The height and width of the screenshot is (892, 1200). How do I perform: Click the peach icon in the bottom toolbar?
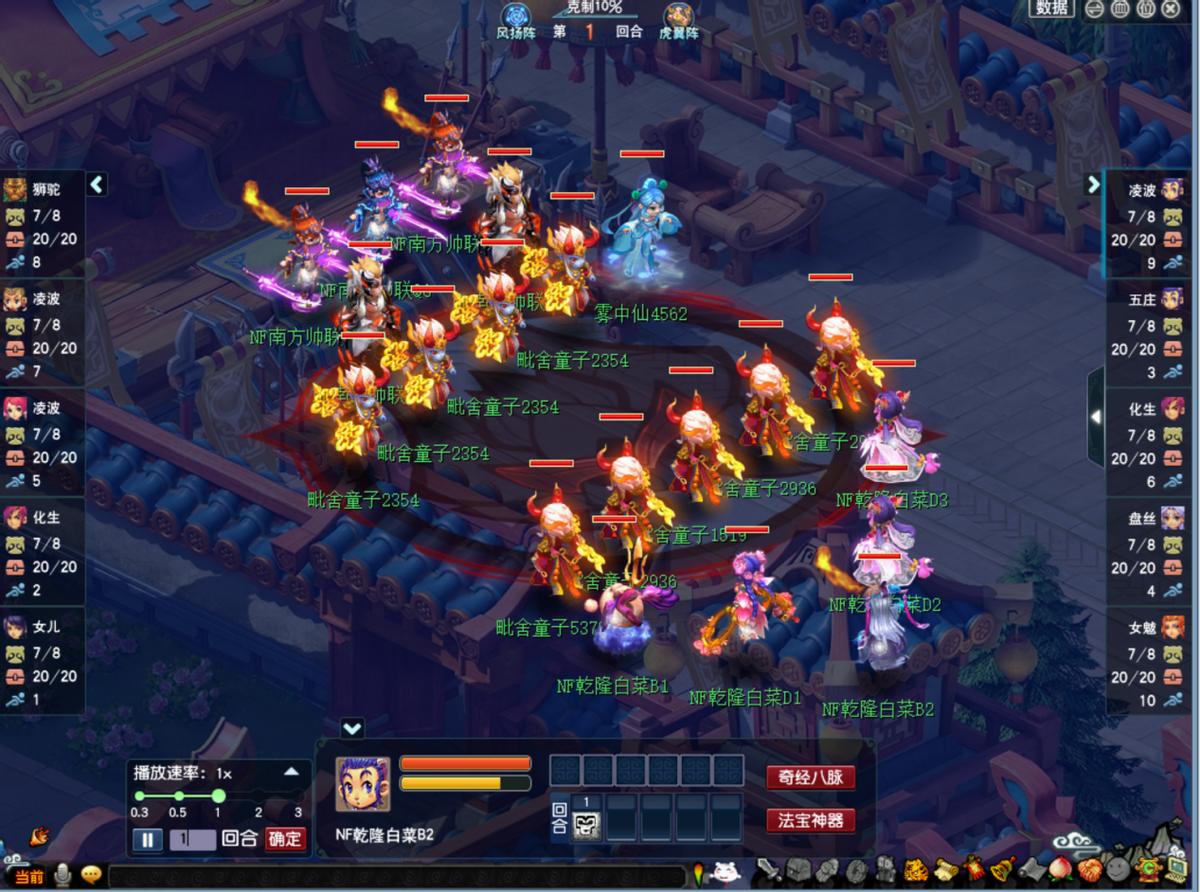(x=1062, y=869)
